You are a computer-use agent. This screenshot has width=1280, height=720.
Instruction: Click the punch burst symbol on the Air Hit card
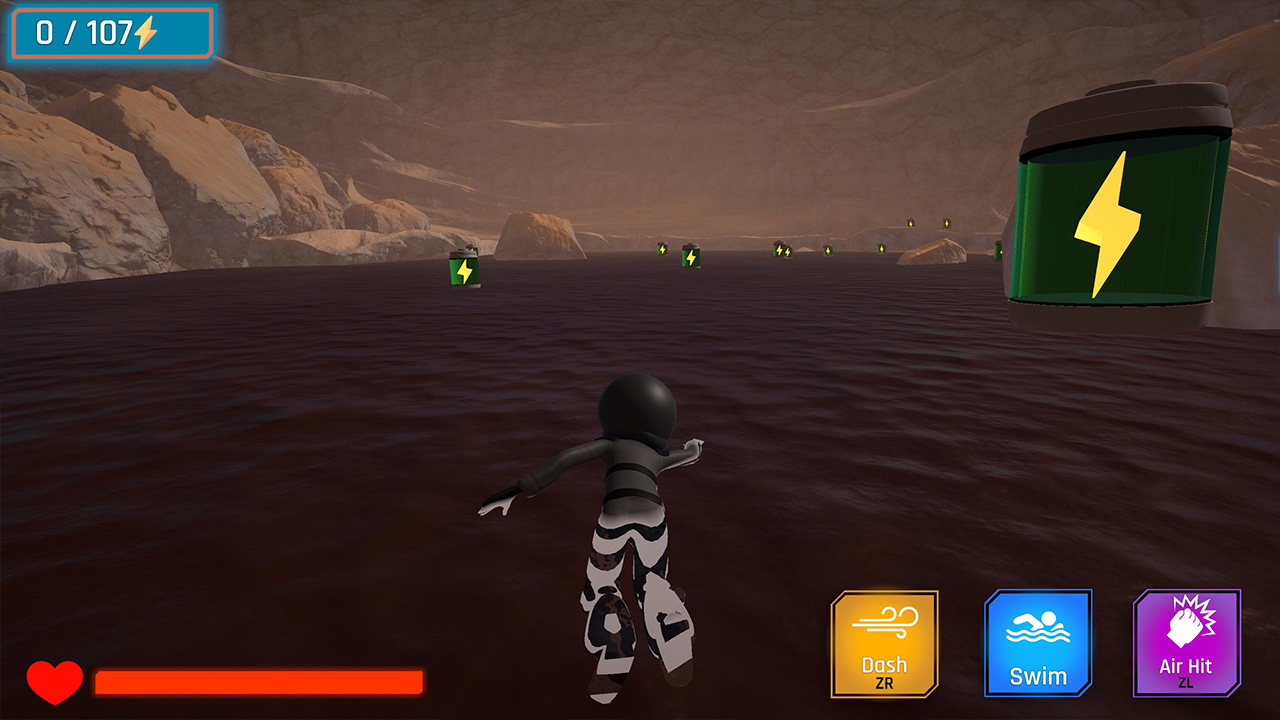pyautogui.click(x=1188, y=620)
